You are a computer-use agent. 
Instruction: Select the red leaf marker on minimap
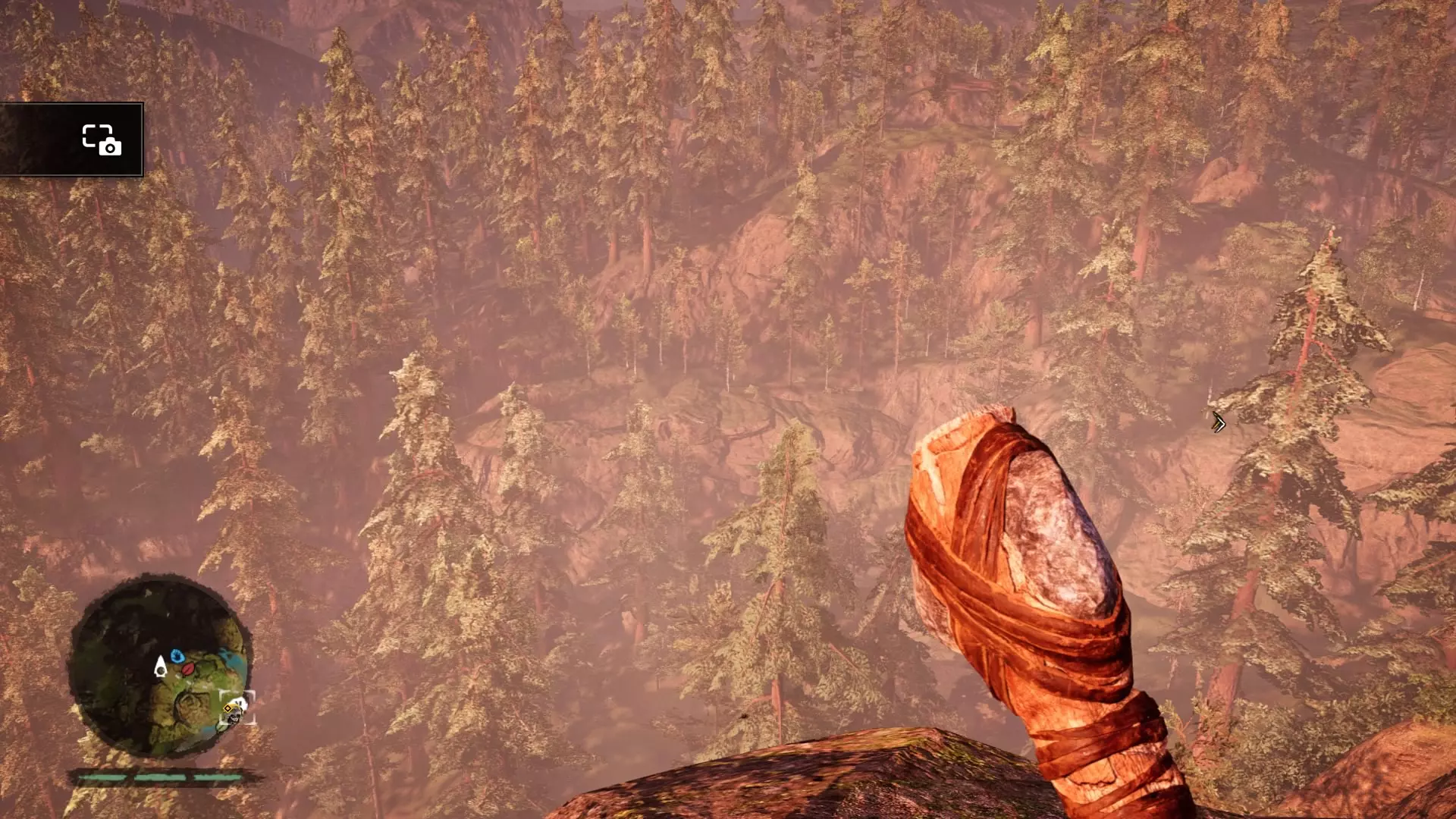coord(188,669)
